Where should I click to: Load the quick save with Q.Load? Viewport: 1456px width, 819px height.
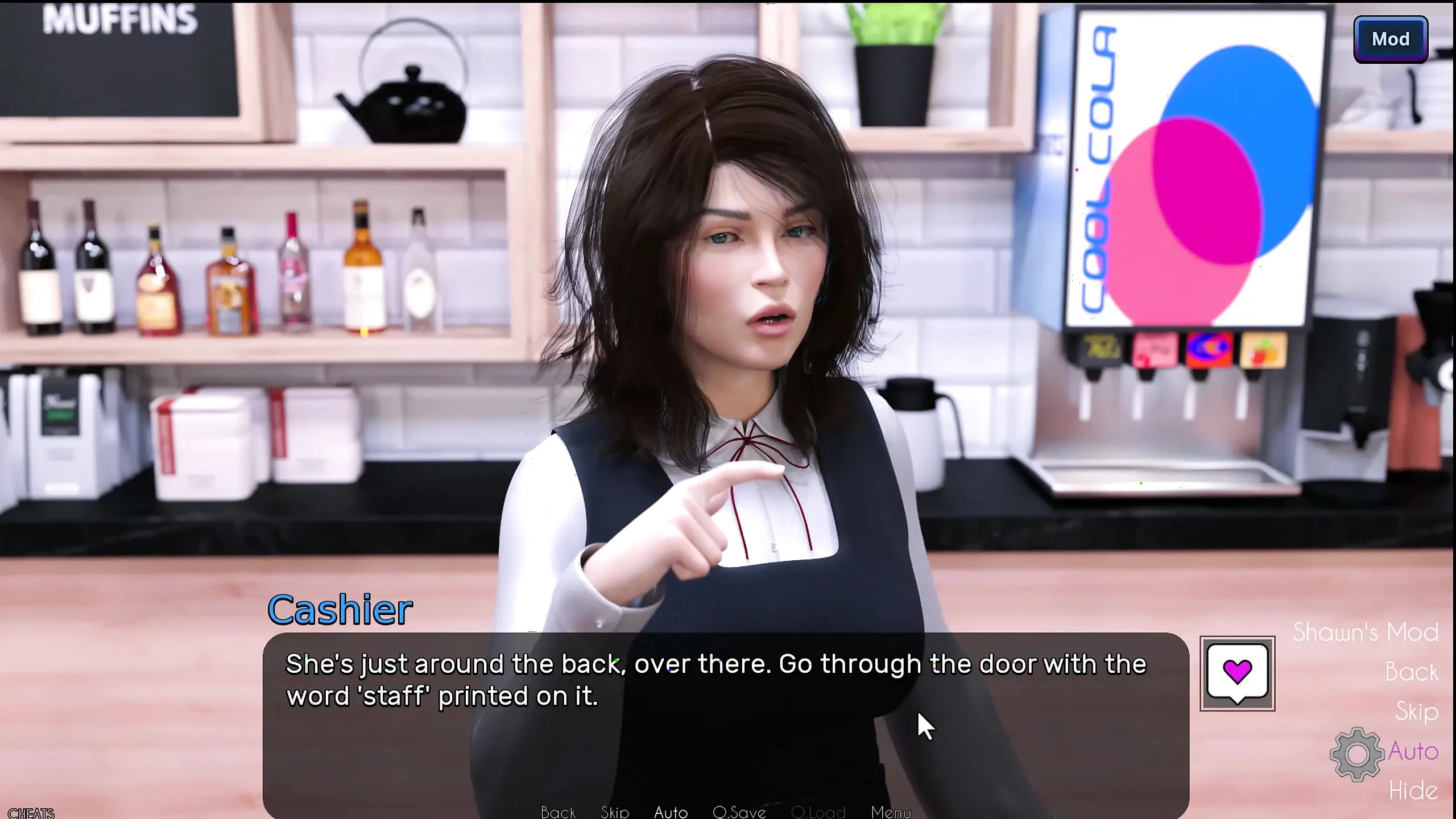click(818, 812)
